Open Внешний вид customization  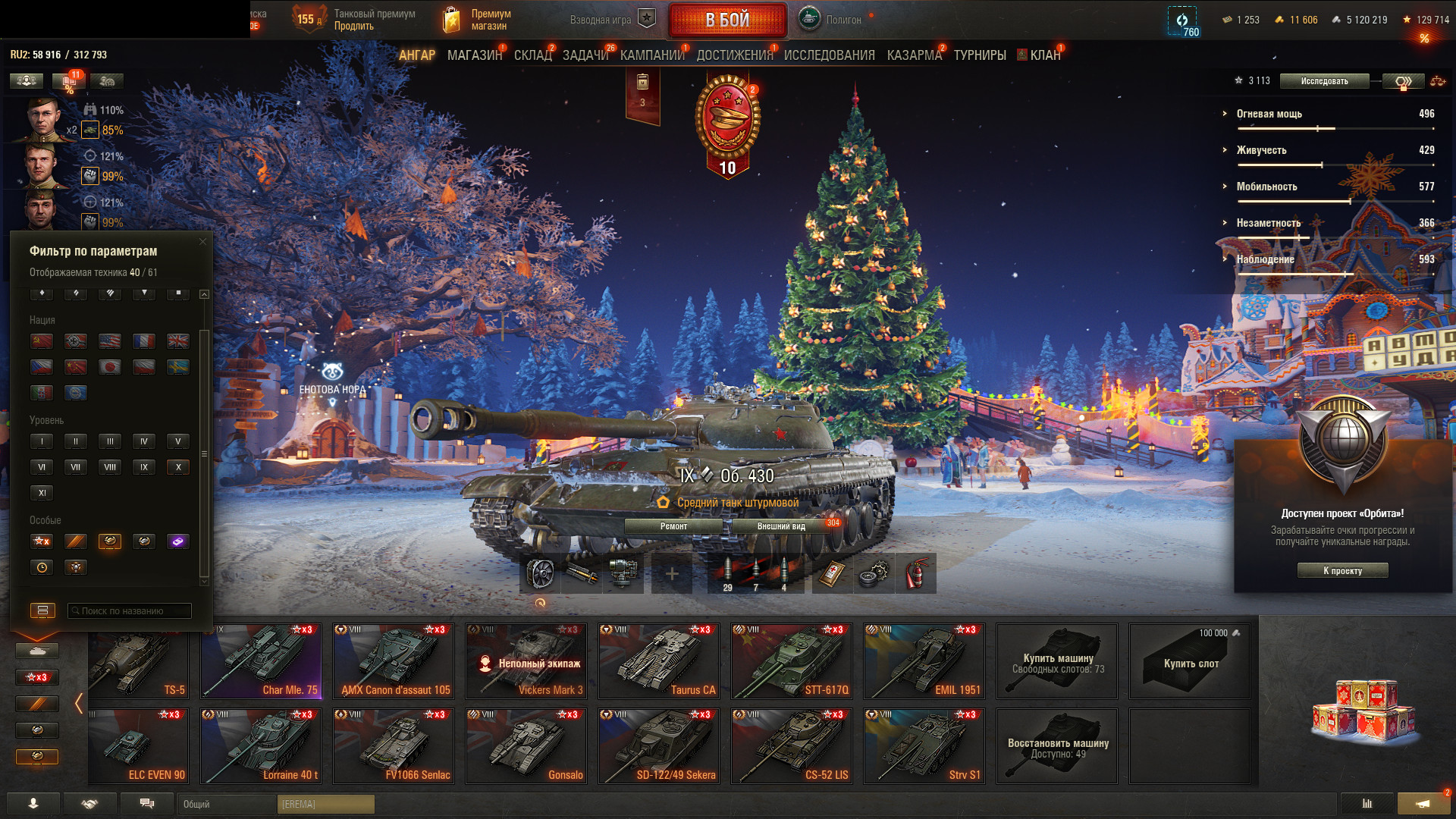pos(781,526)
